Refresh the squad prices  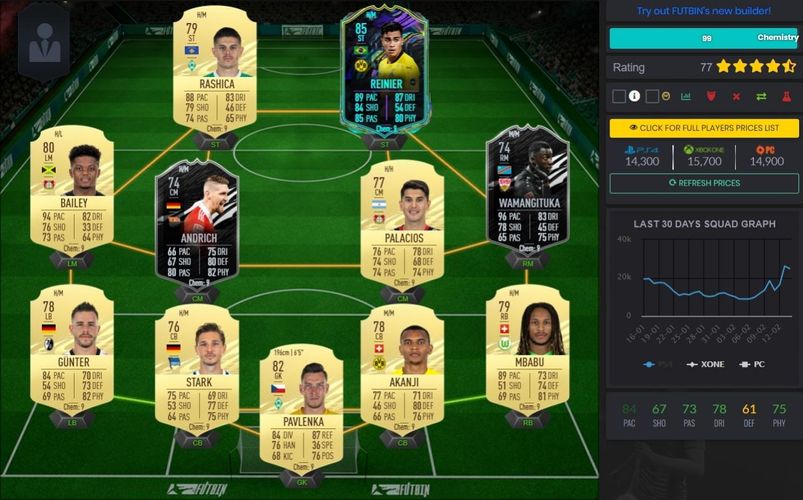704,183
